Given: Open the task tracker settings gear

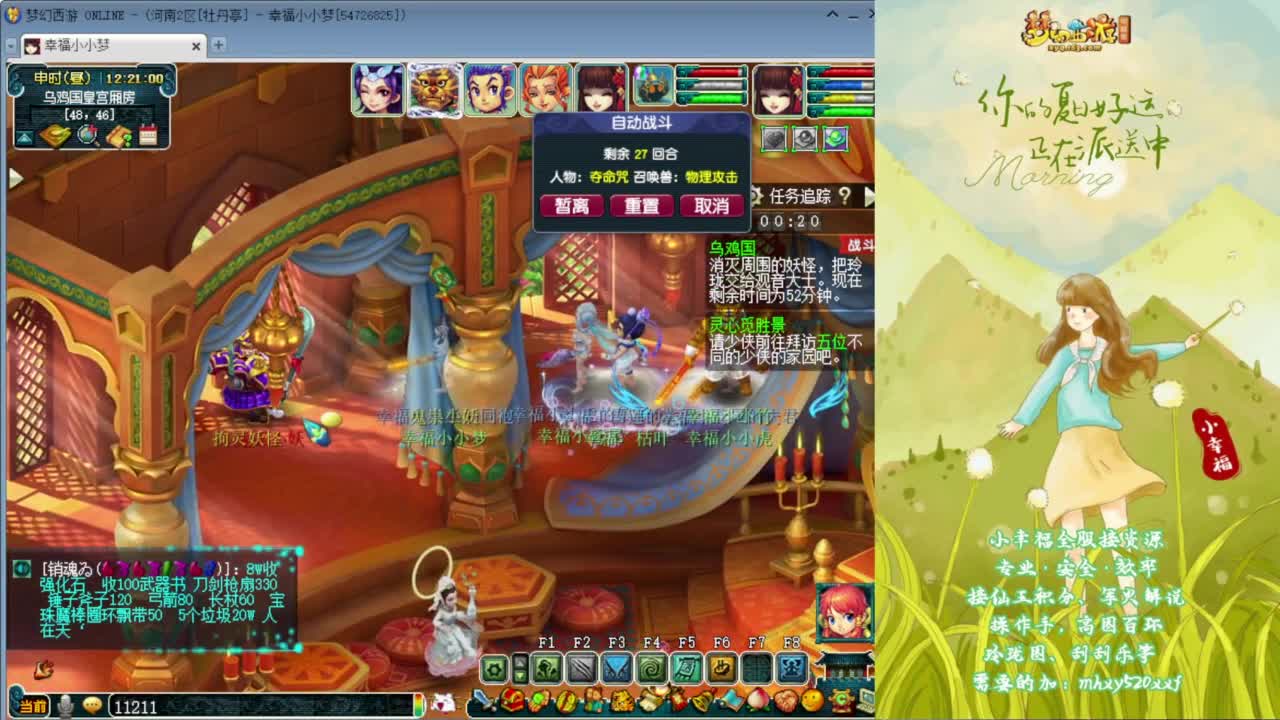Looking at the screenshot, I should [x=757, y=196].
